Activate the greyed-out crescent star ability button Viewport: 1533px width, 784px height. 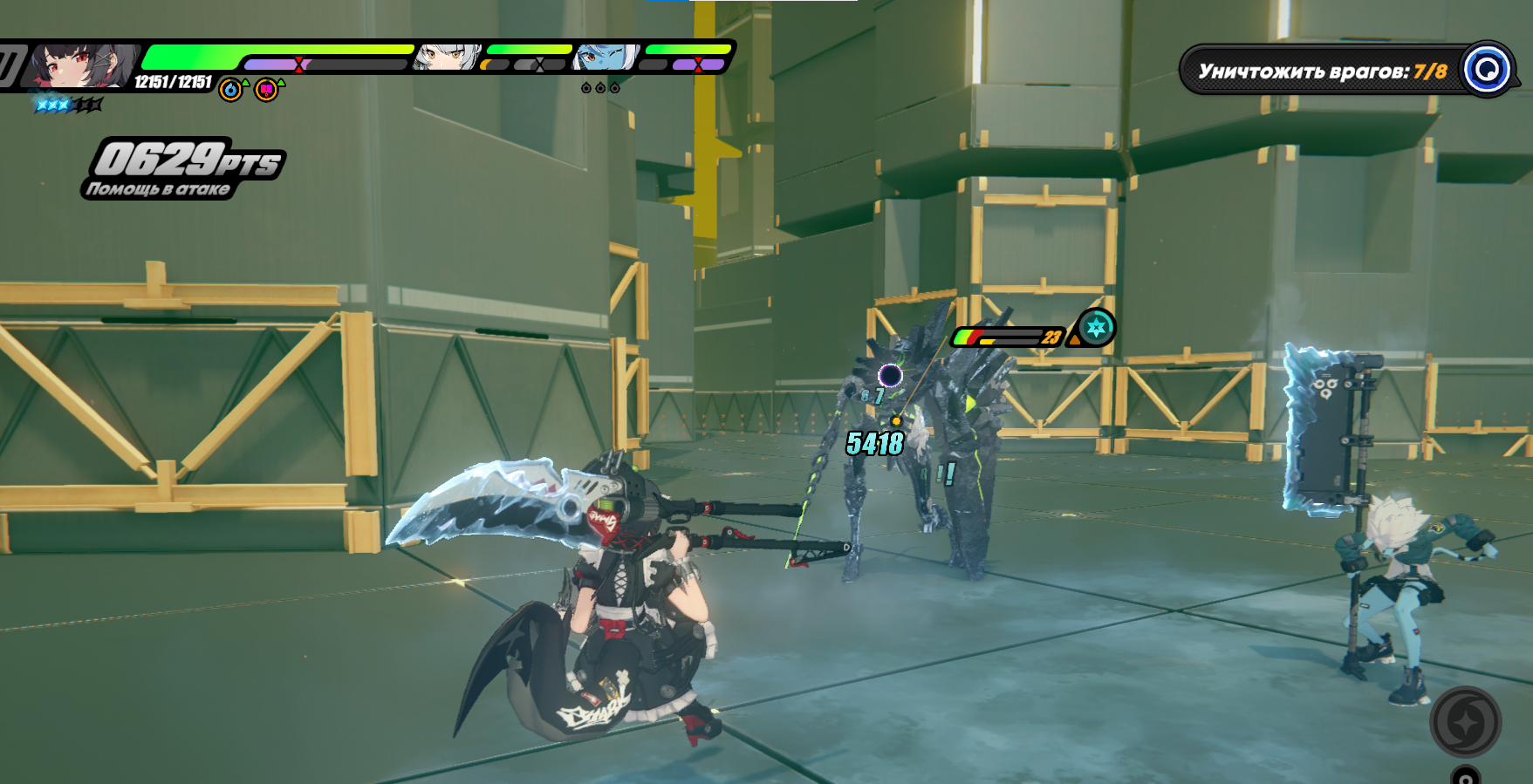tap(1465, 721)
